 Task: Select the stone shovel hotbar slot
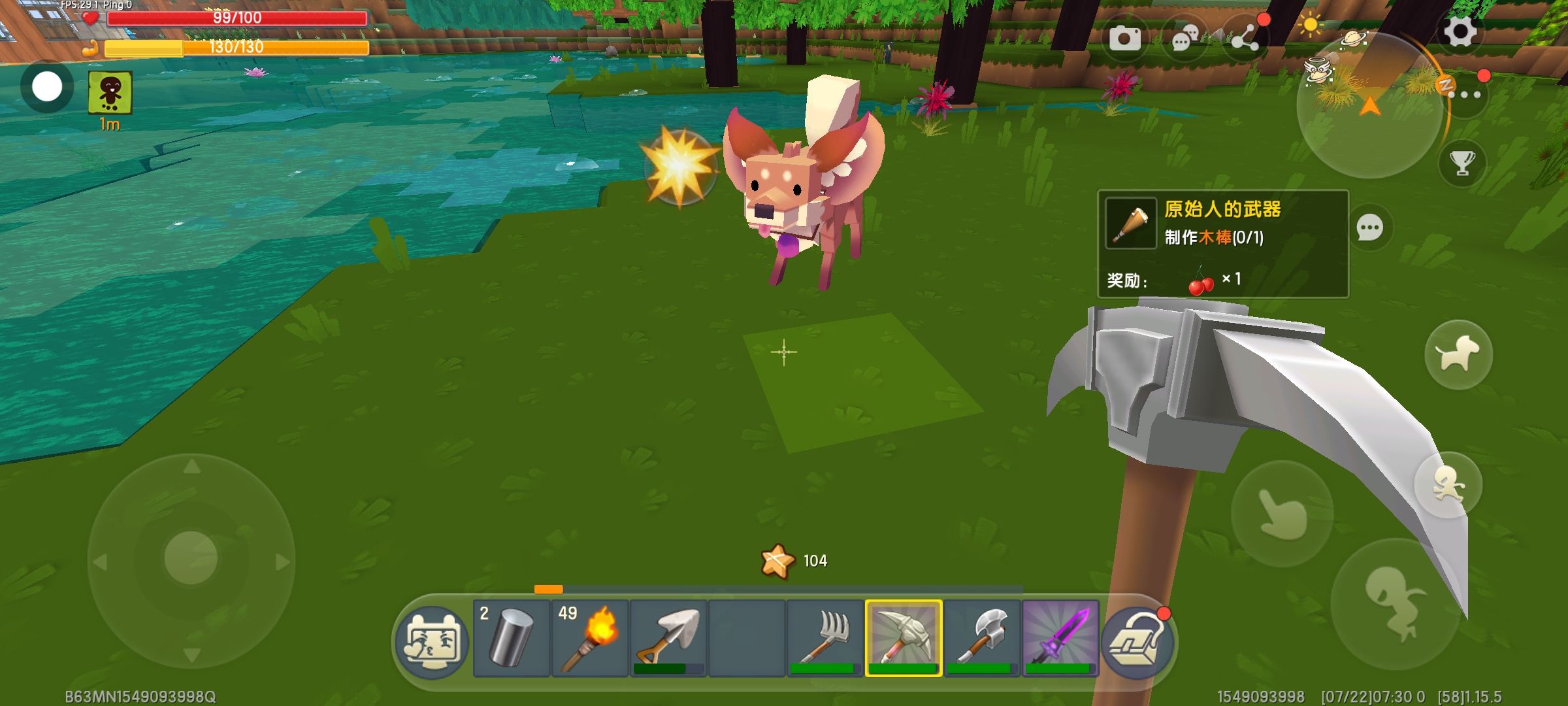click(668, 638)
